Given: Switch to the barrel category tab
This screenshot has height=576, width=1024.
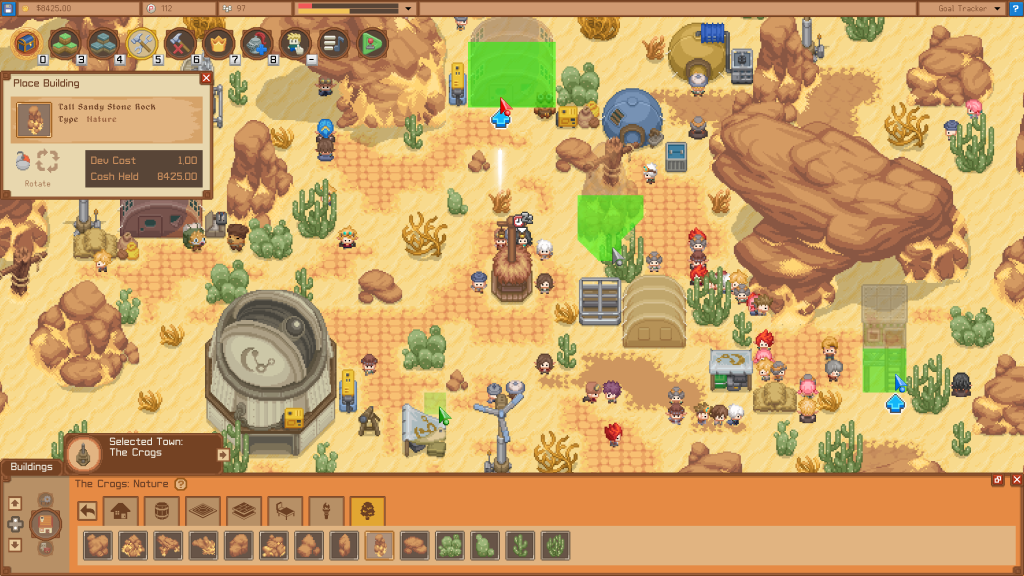Looking at the screenshot, I should tap(160, 511).
